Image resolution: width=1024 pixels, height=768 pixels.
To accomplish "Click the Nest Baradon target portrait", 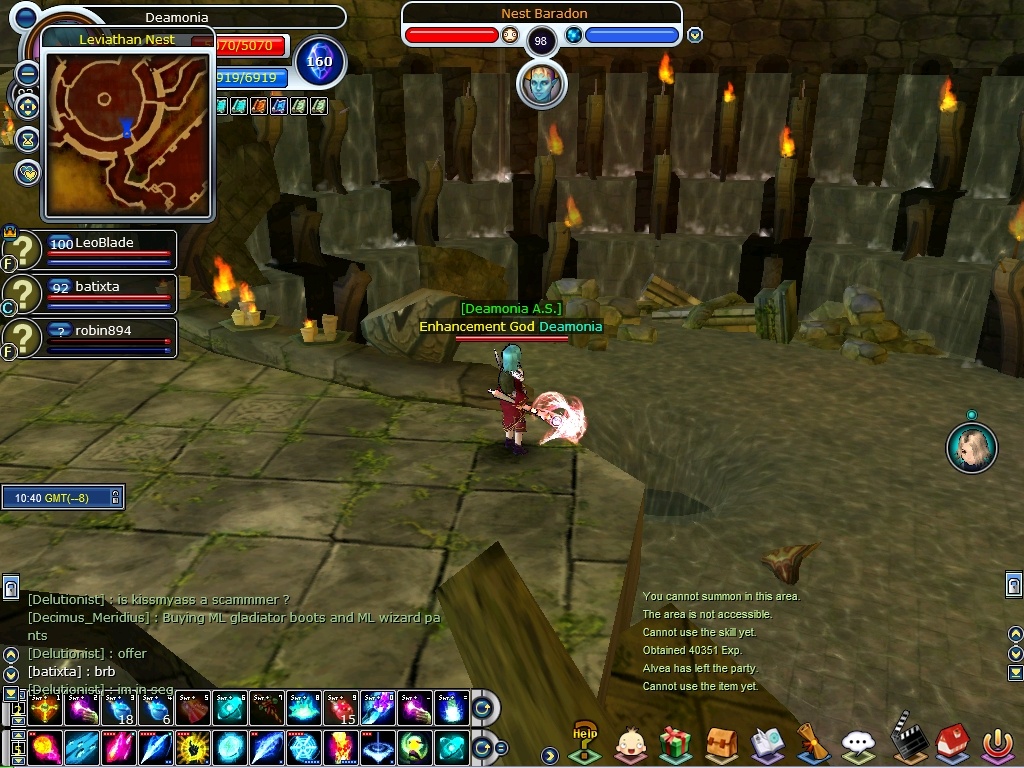I will click(541, 85).
